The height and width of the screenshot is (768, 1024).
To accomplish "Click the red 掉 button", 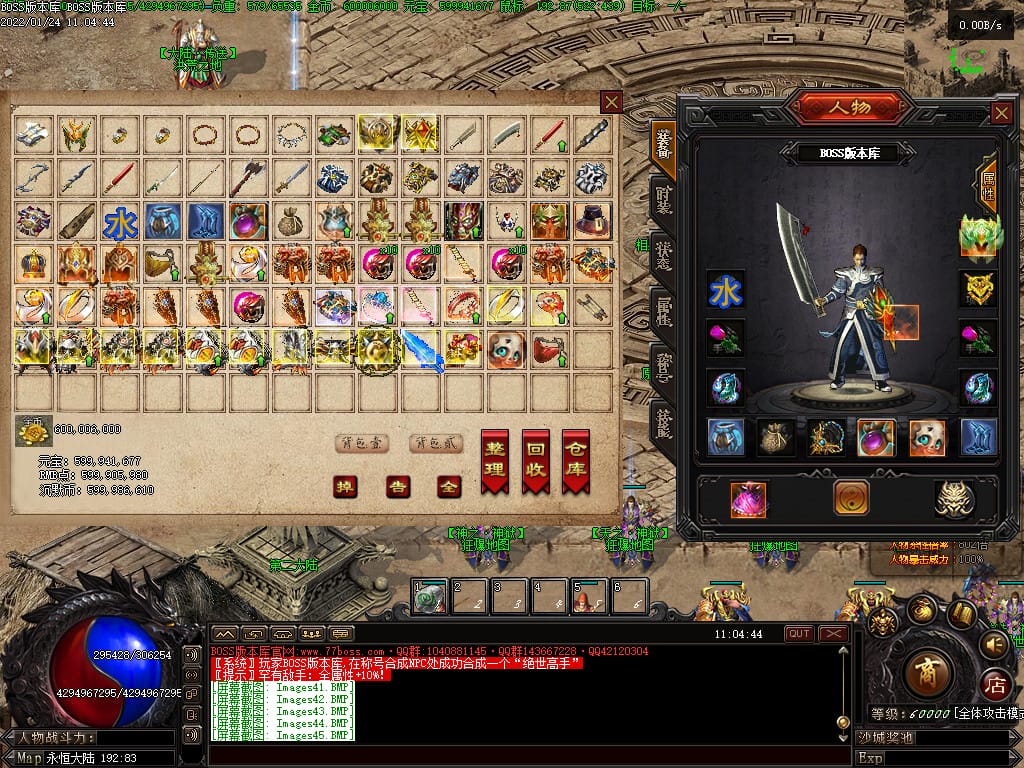I will point(345,487).
